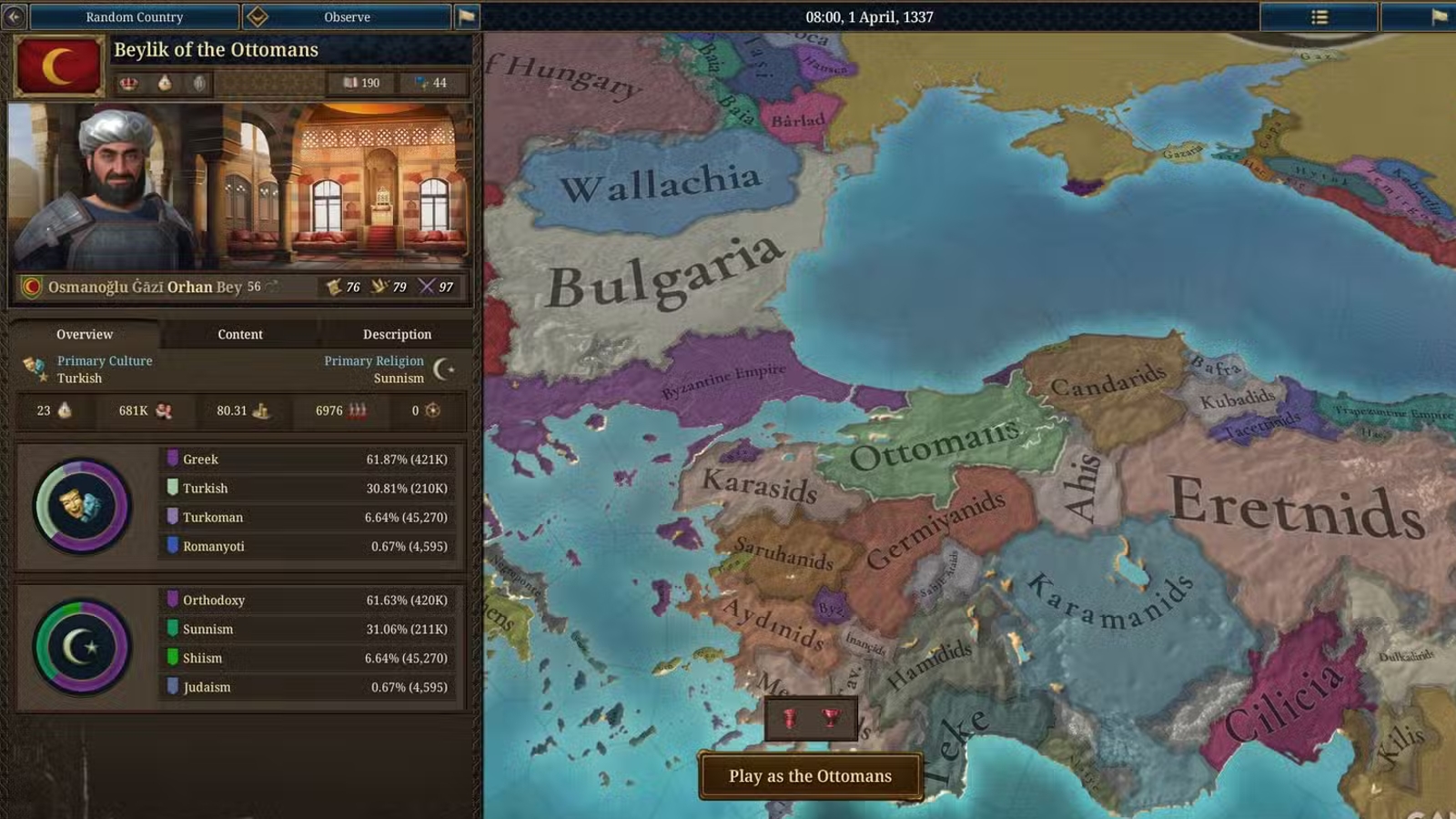Click the religion crescent pie chart
The width and height of the screenshot is (1456, 819).
[x=82, y=647]
